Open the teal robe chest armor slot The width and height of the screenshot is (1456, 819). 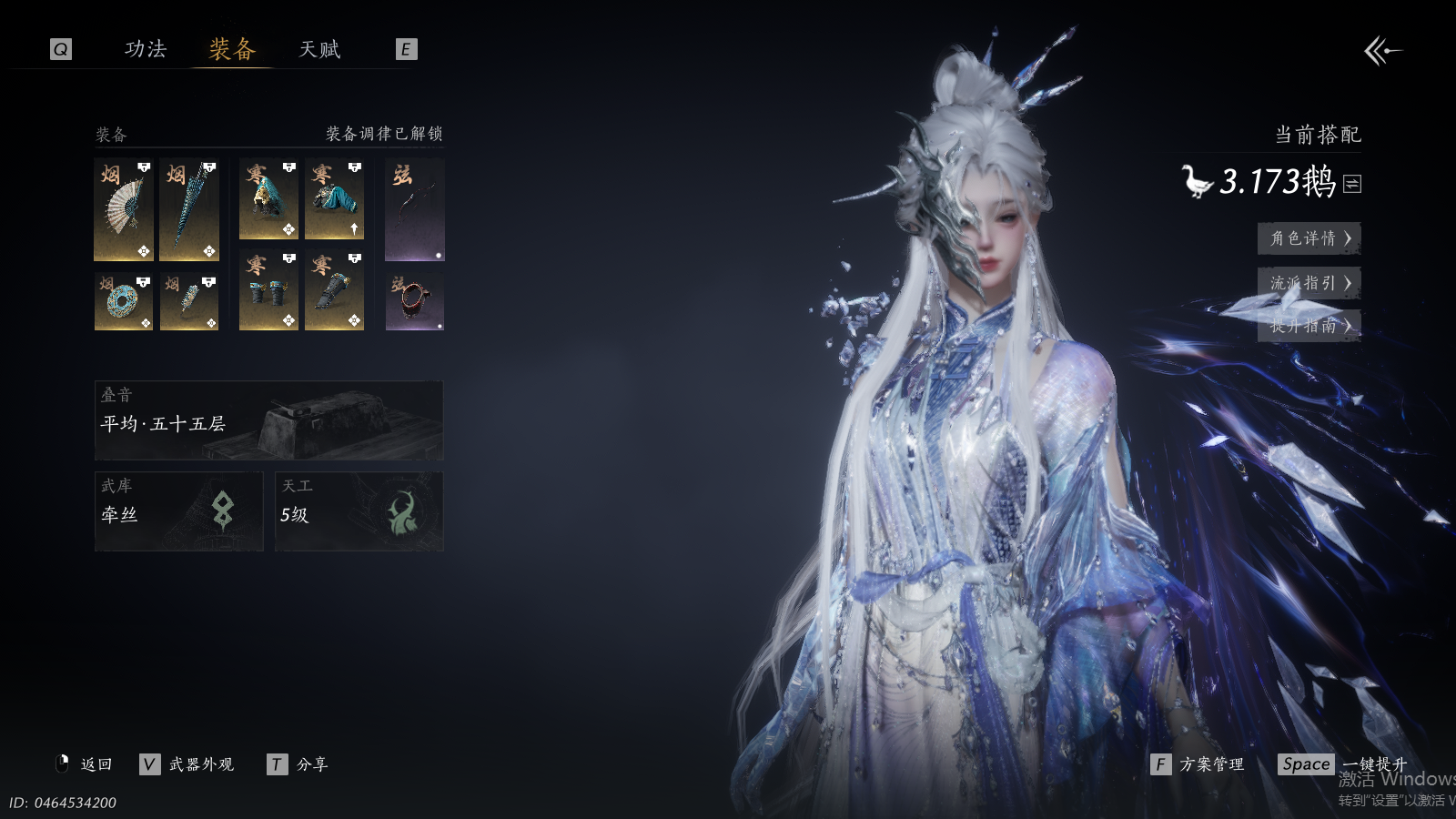[334, 199]
